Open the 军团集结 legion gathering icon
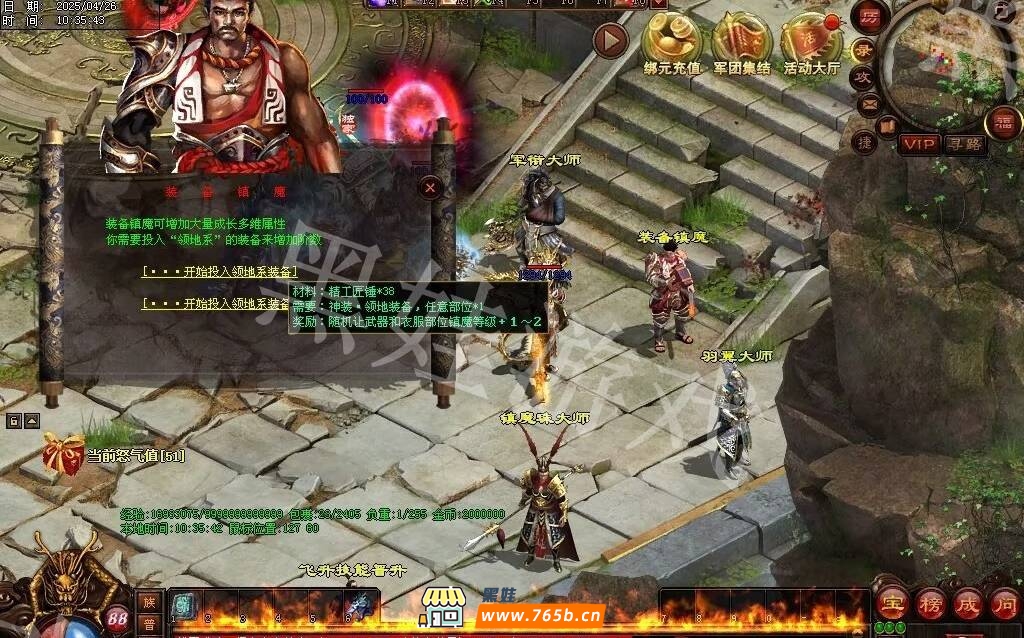 [741, 39]
